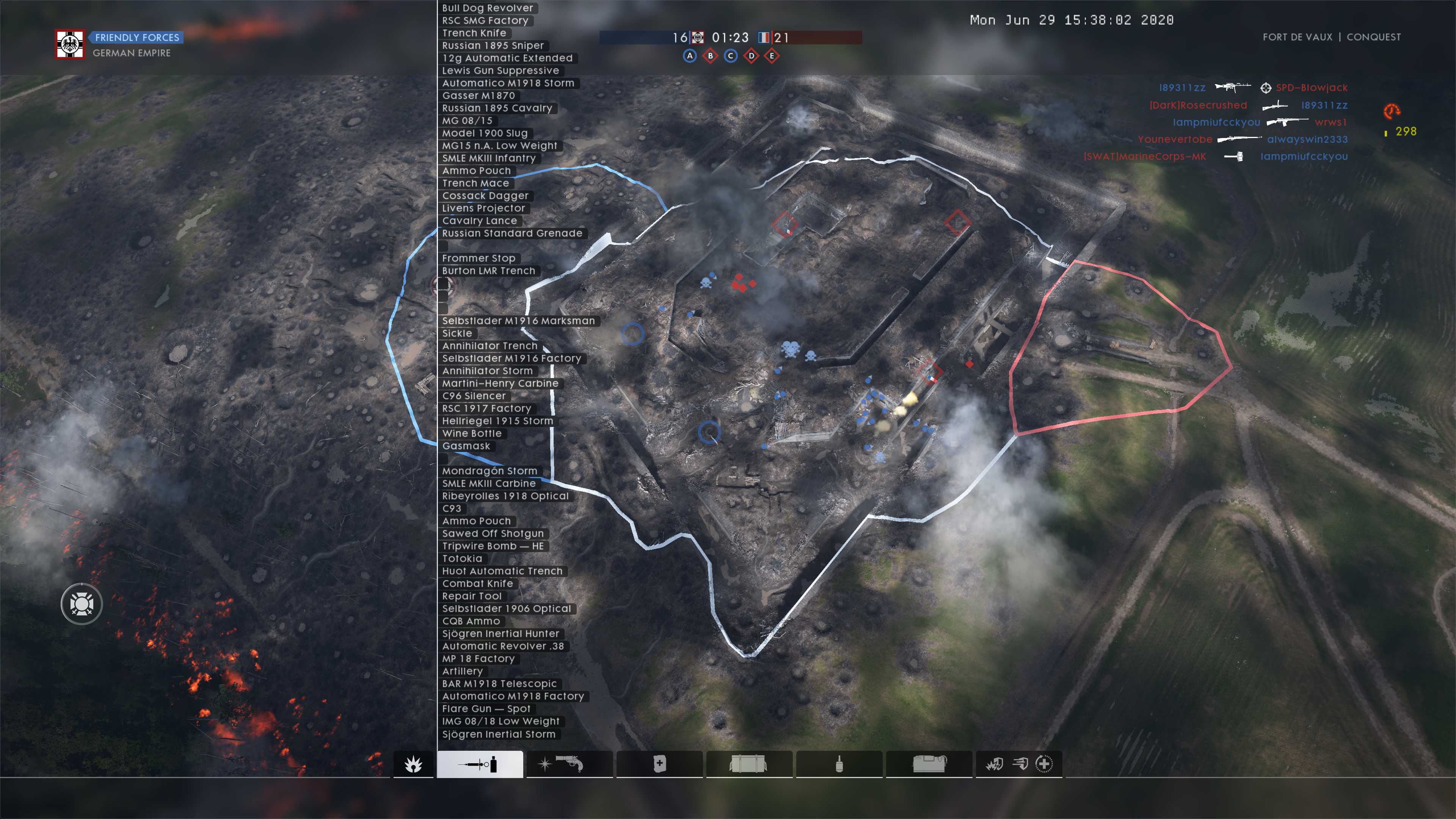Screen dimensions: 1456x819
Task: Open the highlighted syringe loadout slot
Action: [x=479, y=764]
